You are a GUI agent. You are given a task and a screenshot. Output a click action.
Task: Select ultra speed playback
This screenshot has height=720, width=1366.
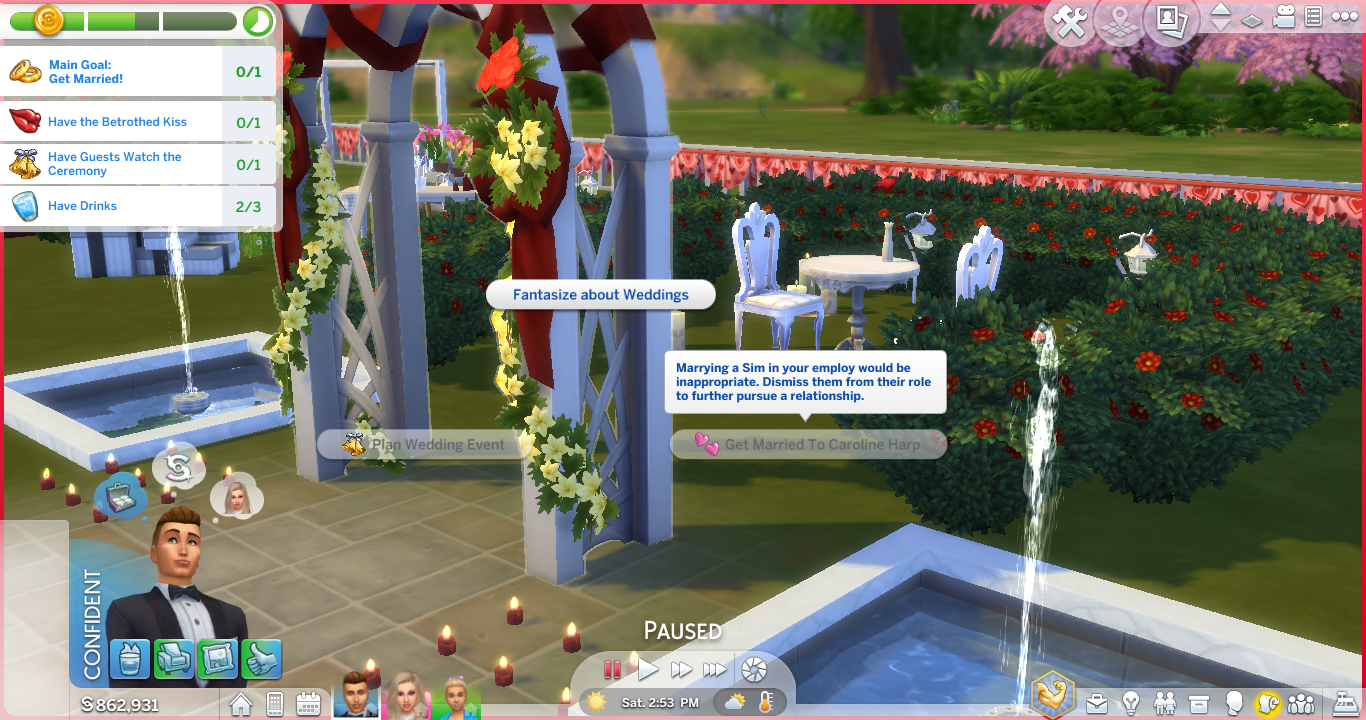(714, 671)
